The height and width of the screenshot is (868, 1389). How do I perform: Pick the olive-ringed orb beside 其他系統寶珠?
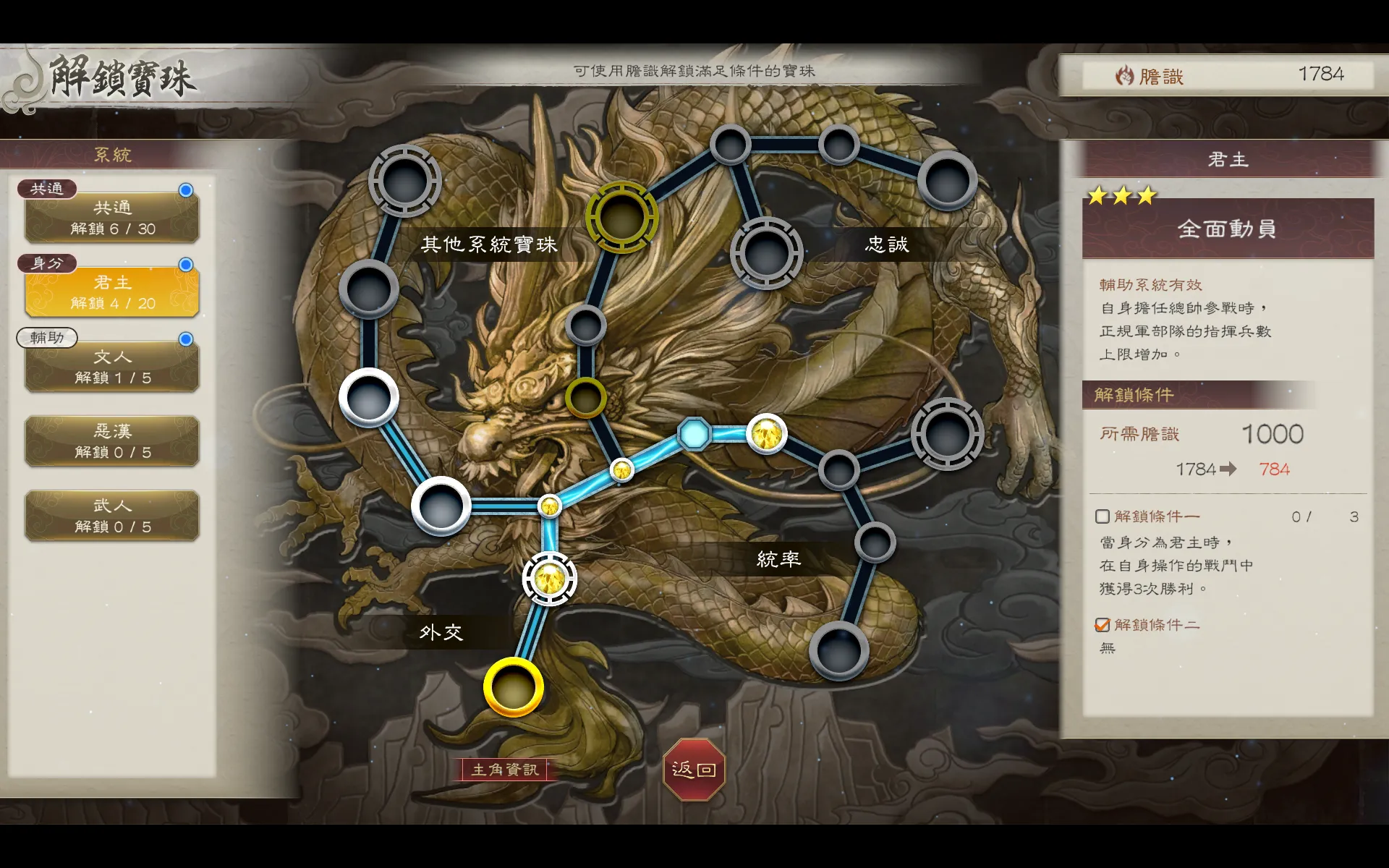tap(621, 217)
